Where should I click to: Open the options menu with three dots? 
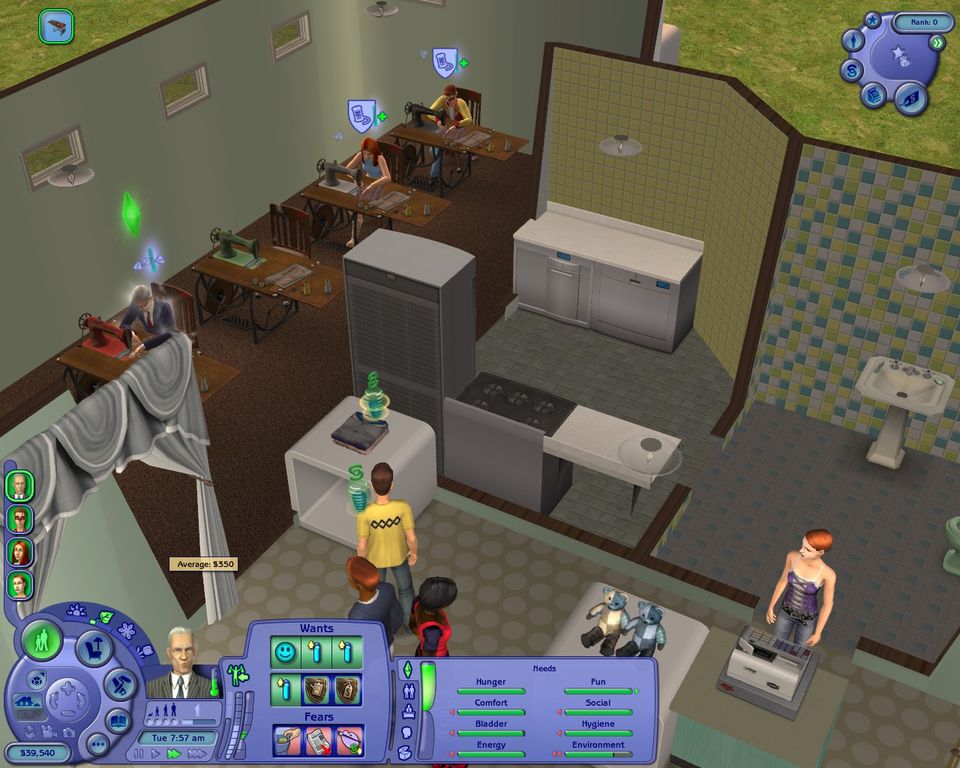pyautogui.click(x=97, y=745)
